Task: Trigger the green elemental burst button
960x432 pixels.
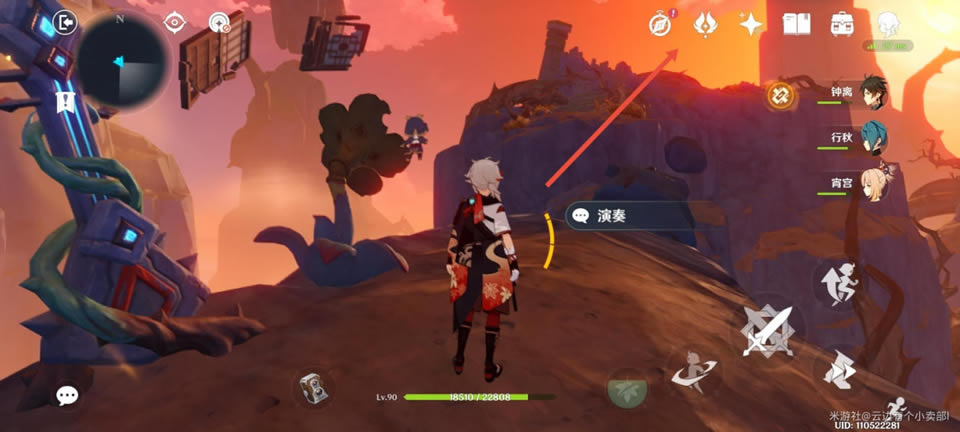Action: coord(628,388)
